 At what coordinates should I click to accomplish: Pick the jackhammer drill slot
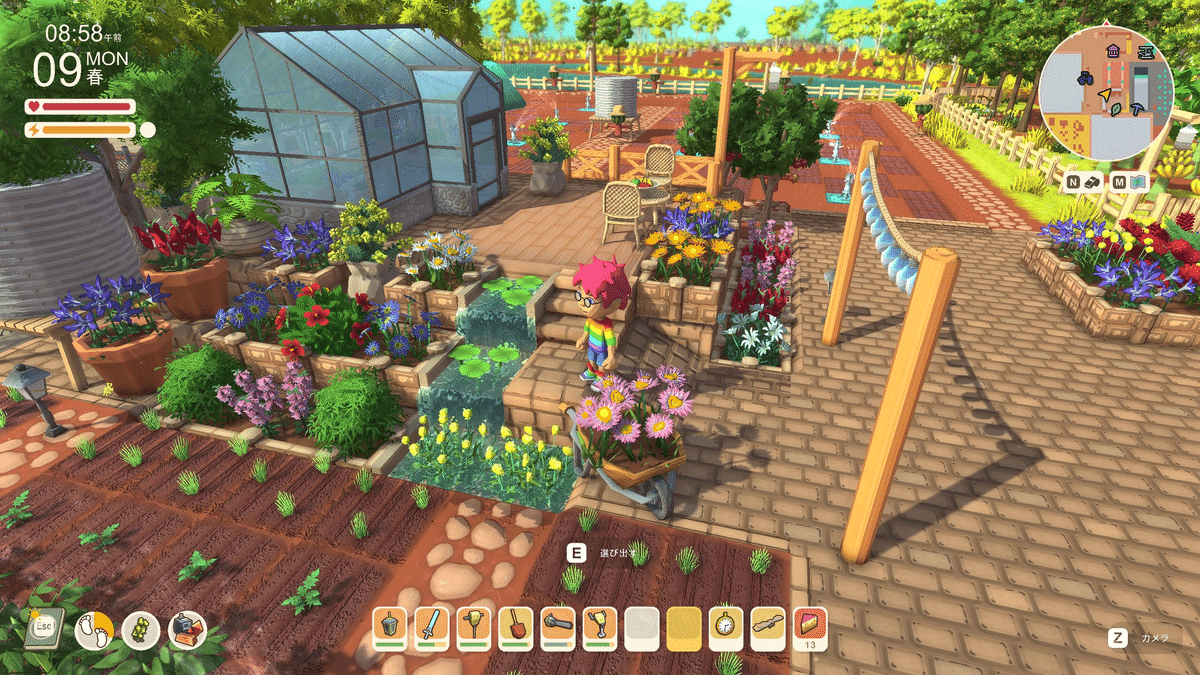pyautogui.click(x=600, y=627)
